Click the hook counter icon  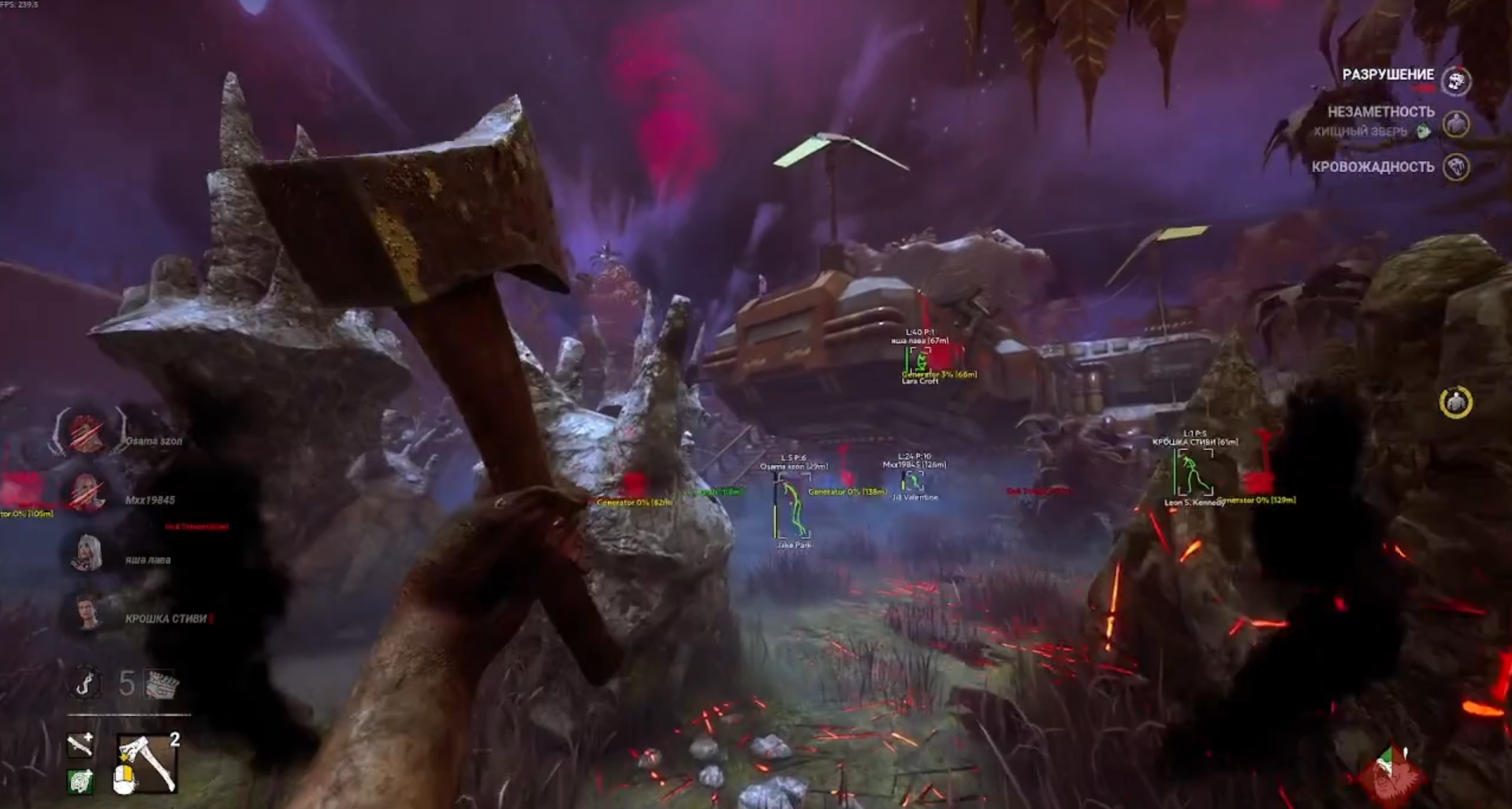coord(85,683)
